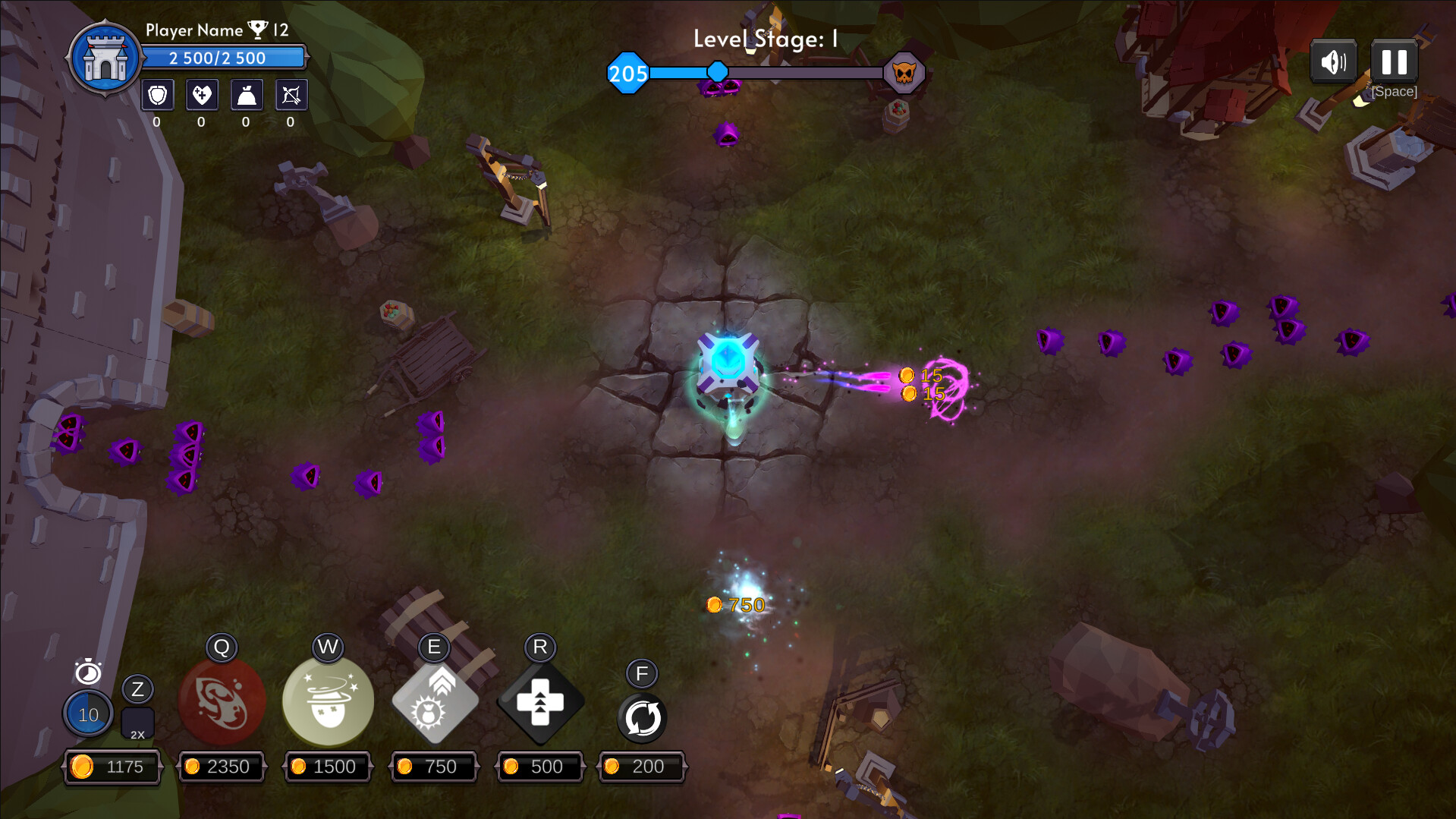This screenshot has width=1456, height=819.
Task: Use the gold boost diamond ability
Action: tap(435, 701)
